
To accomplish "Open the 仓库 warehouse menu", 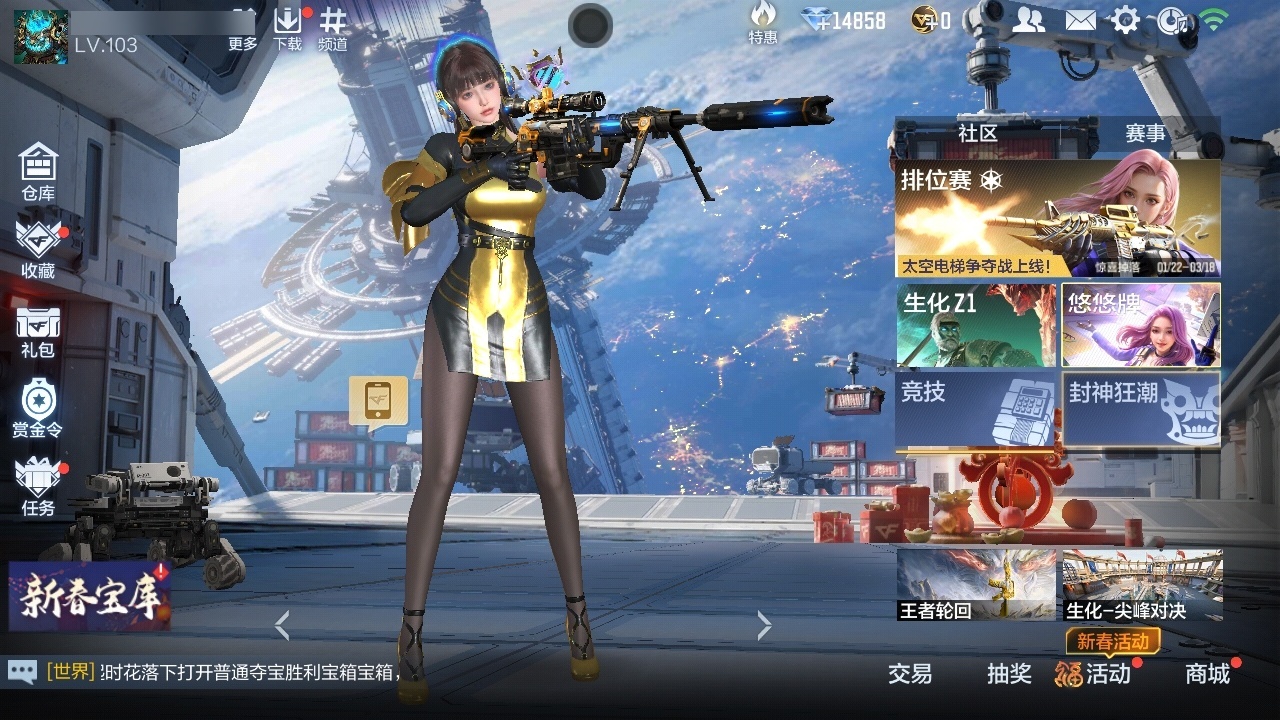I will pos(38,170).
